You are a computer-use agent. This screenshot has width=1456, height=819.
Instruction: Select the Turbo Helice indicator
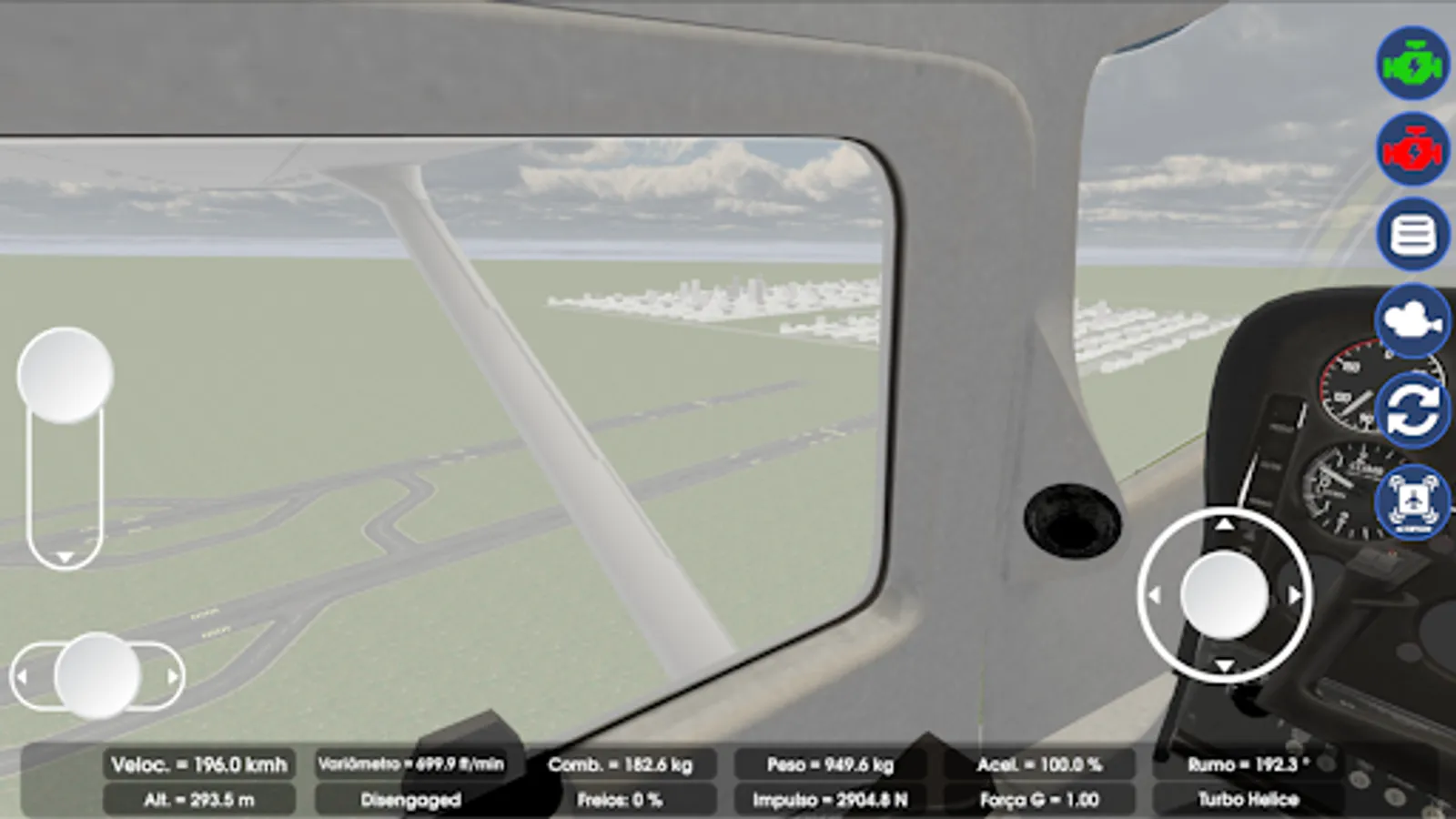pyautogui.click(x=1250, y=799)
